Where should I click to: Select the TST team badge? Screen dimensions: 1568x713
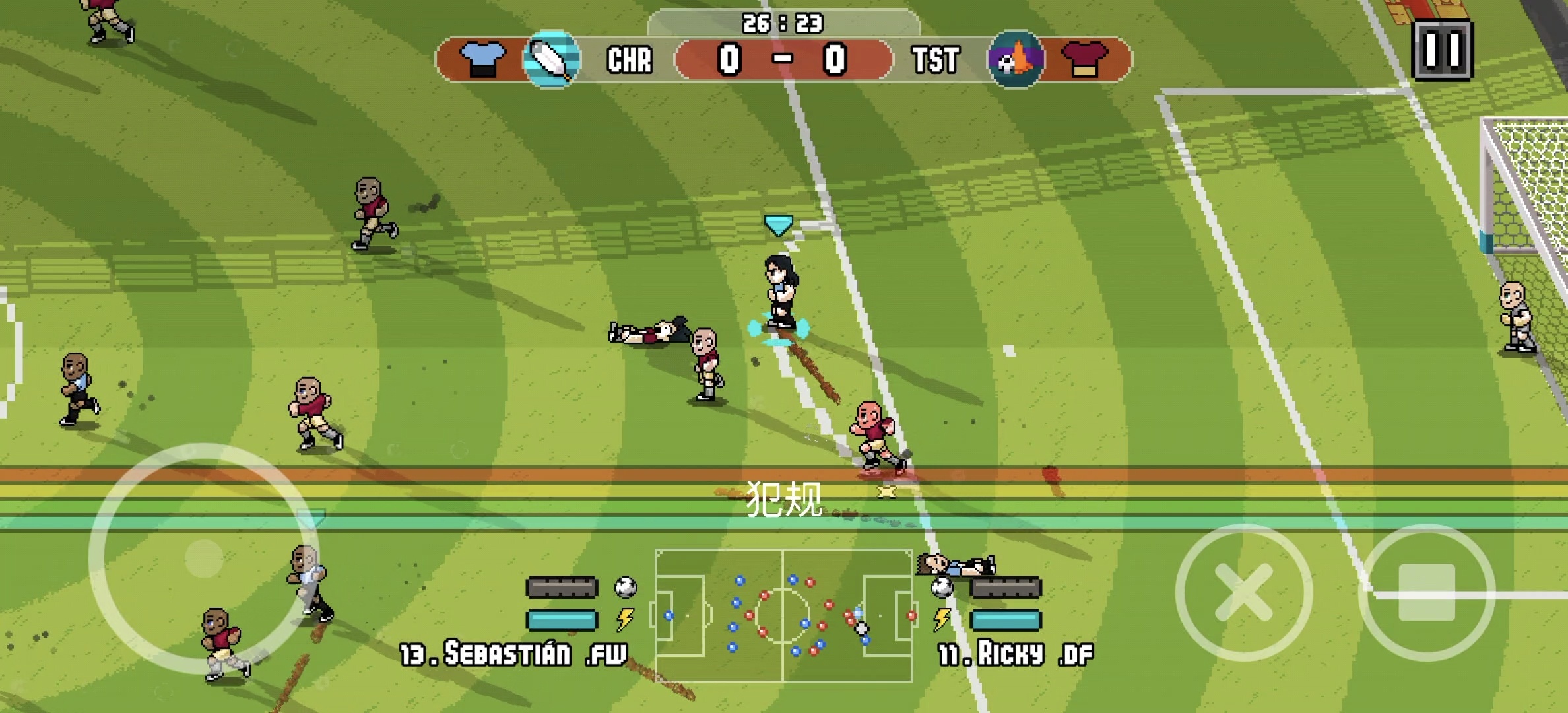click(x=1016, y=59)
